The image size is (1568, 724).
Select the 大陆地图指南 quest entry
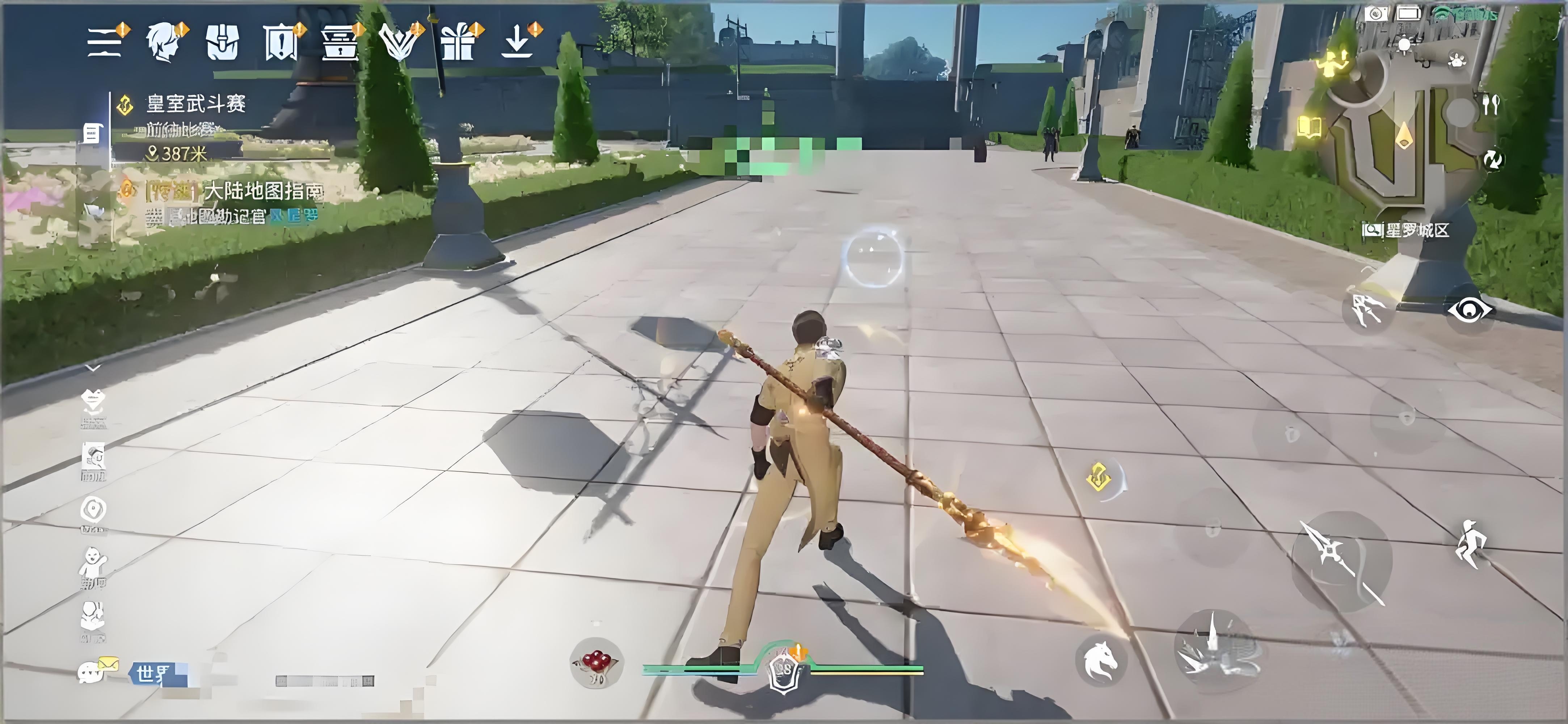click(x=262, y=191)
